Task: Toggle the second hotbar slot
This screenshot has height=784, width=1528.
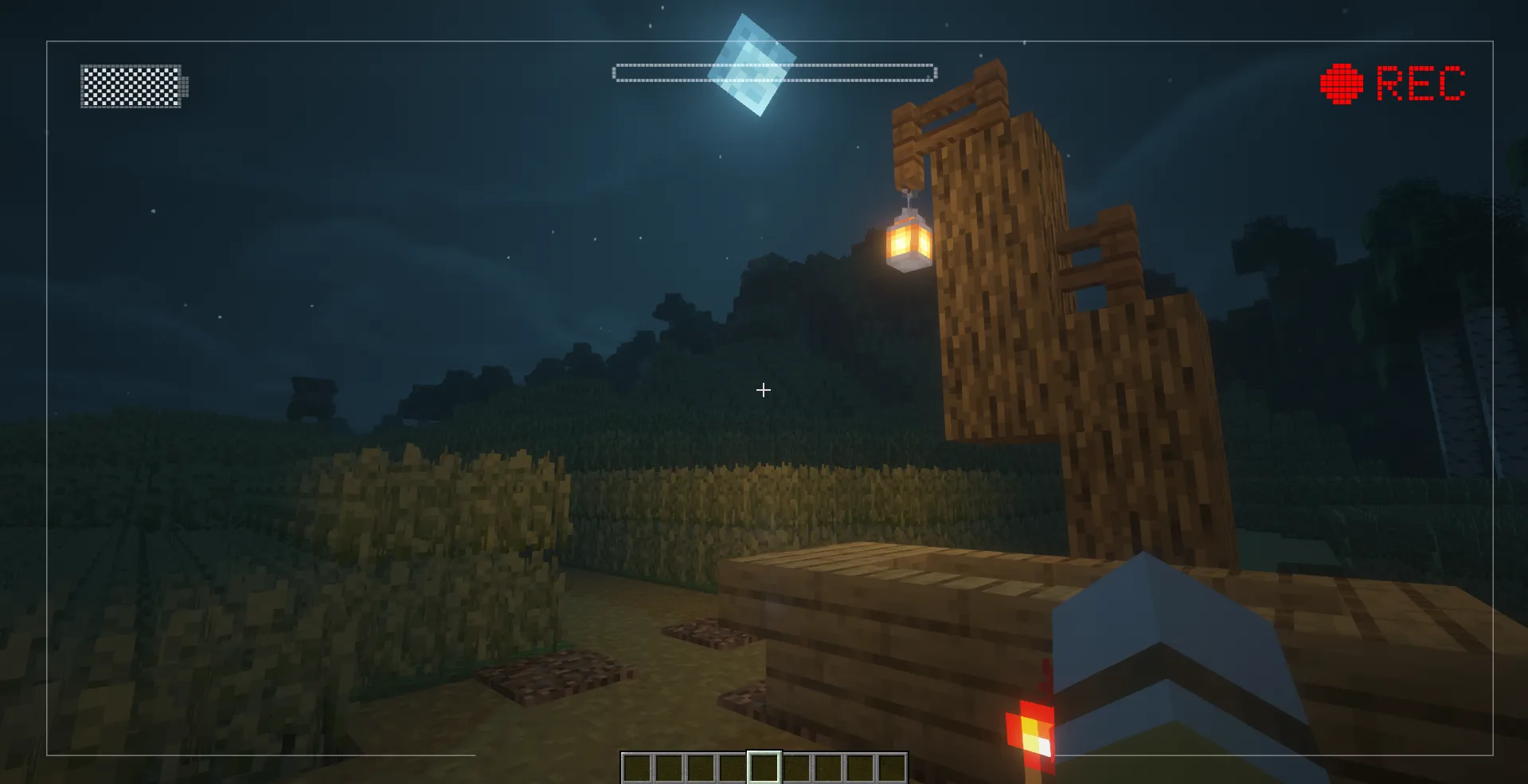Action: [668, 766]
